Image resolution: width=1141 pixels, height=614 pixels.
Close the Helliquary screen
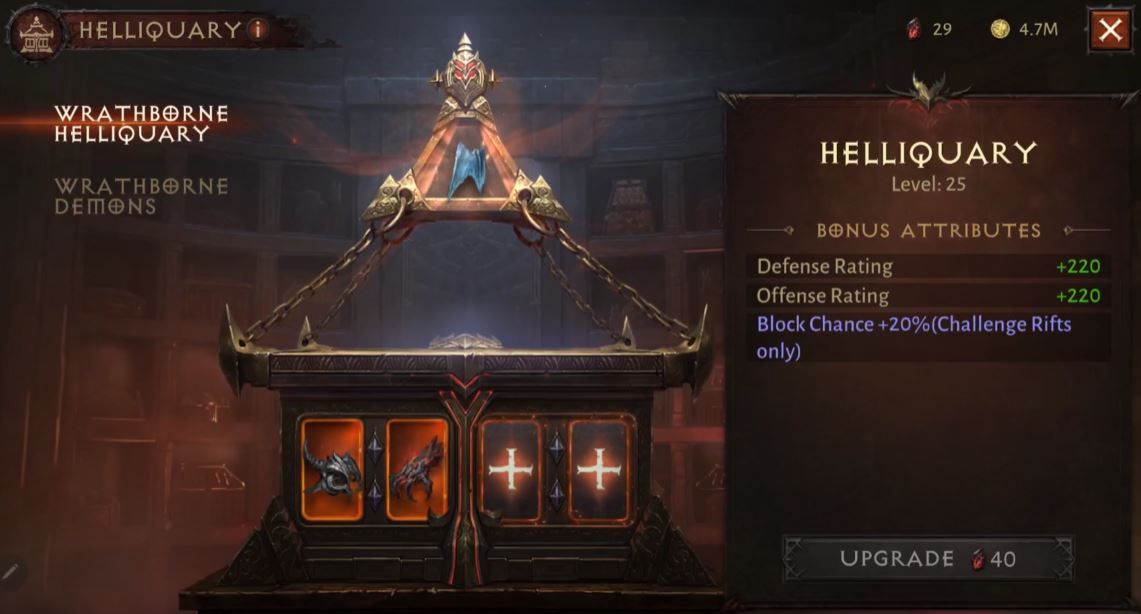pos(1109,30)
